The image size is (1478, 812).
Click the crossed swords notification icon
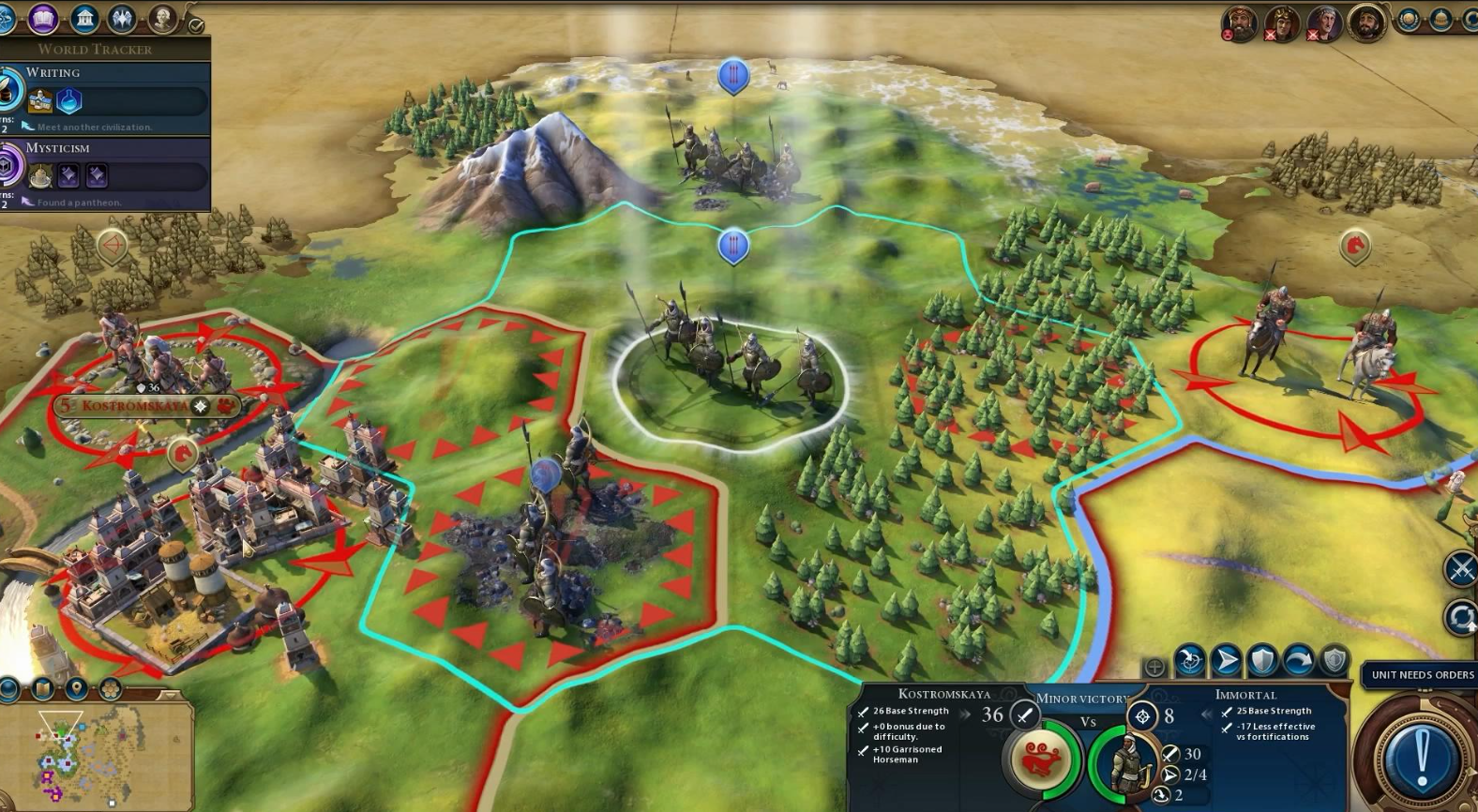click(1460, 569)
